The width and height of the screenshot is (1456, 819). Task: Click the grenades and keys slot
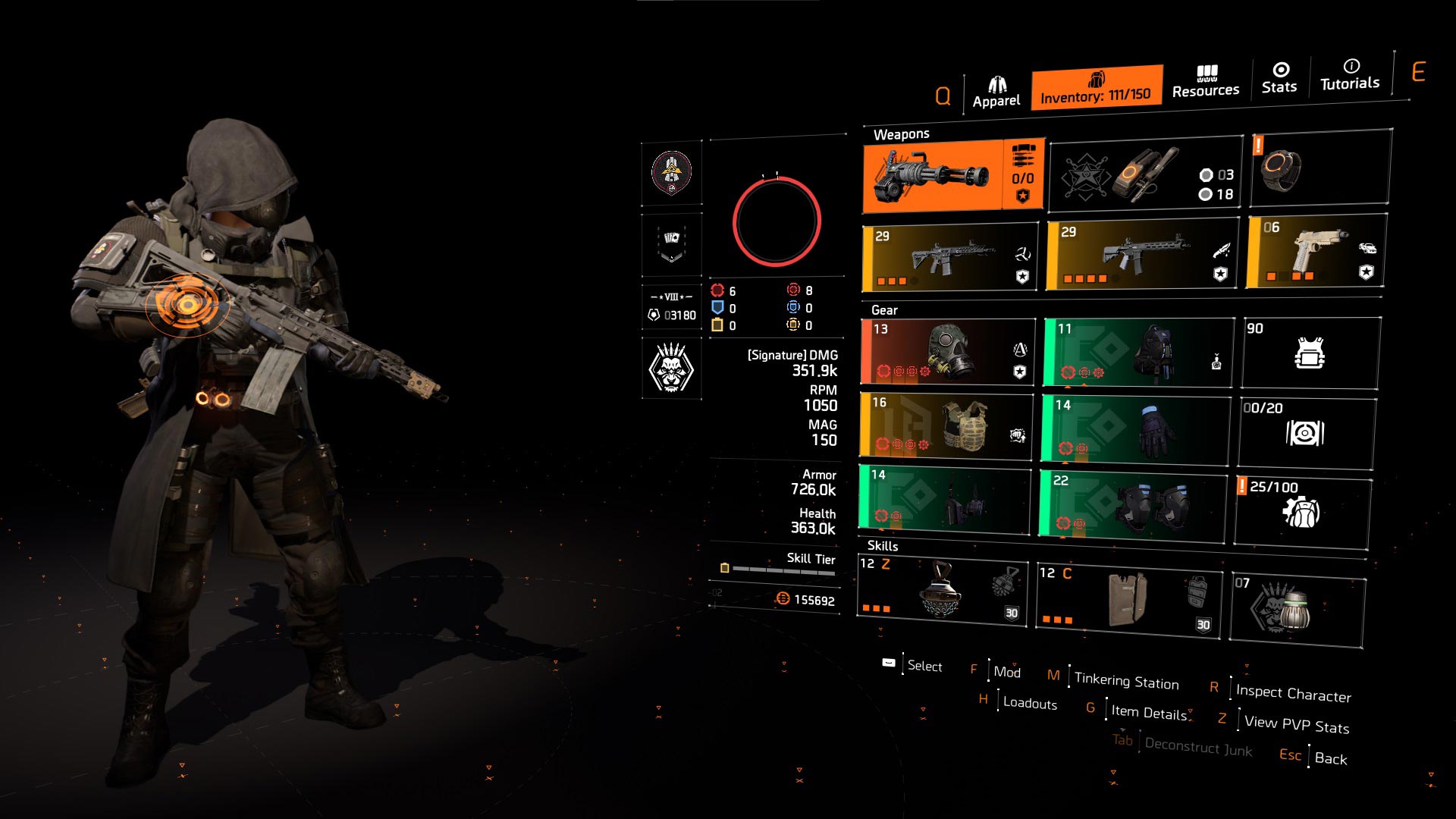point(1146,176)
